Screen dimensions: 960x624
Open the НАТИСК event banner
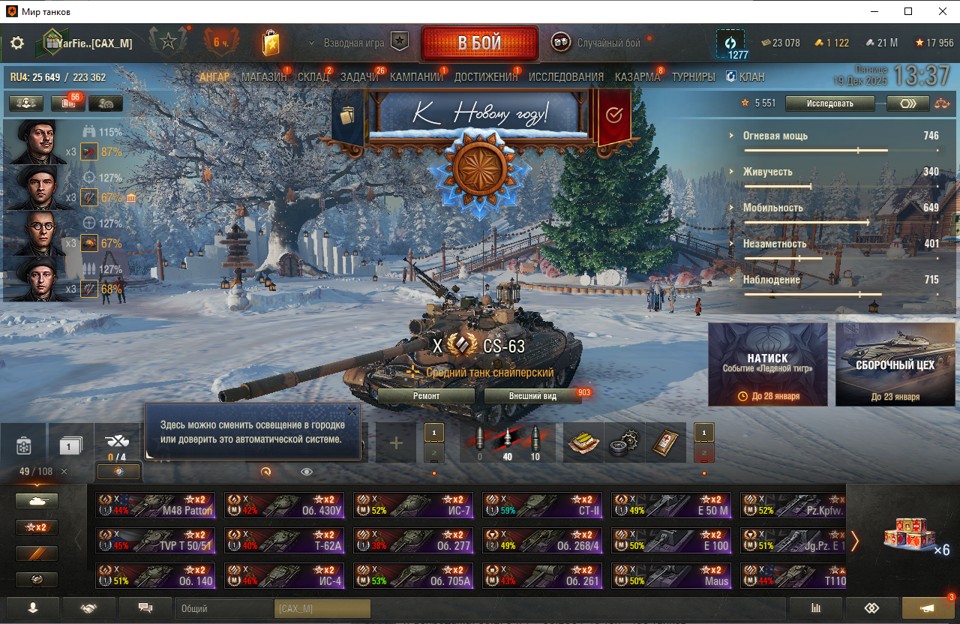click(x=767, y=364)
